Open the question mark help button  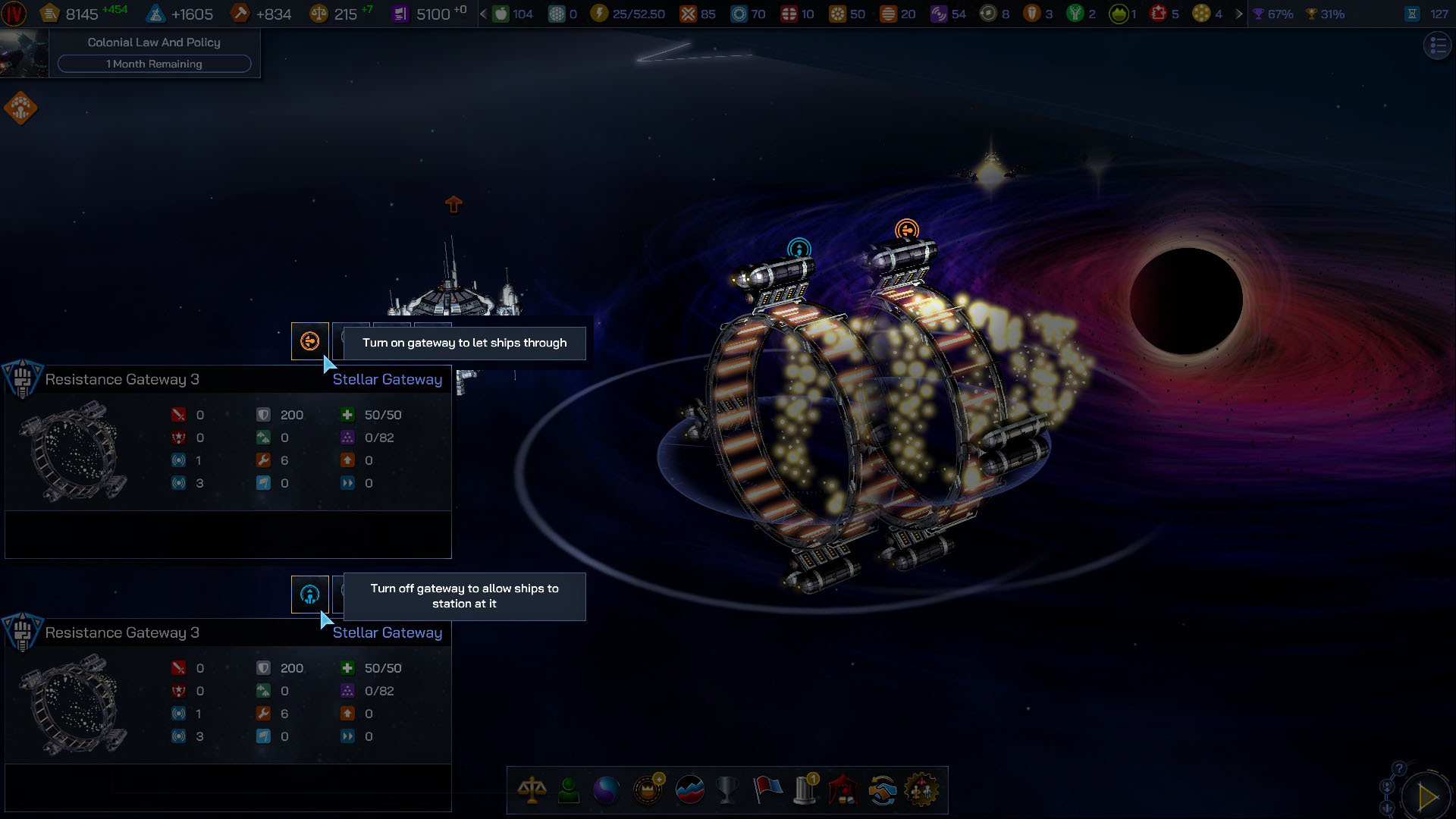click(1399, 768)
